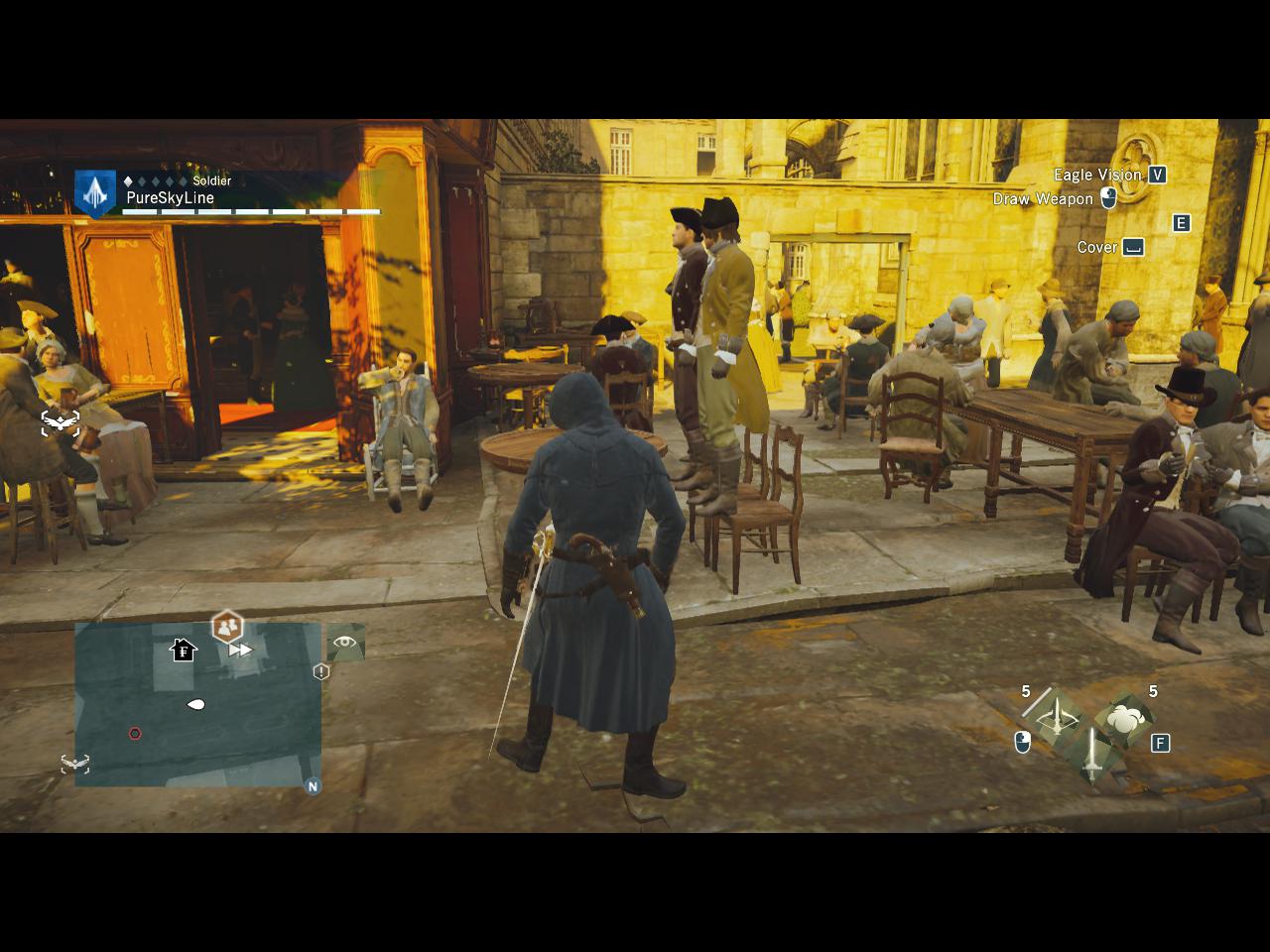Select the black house shop marker
This screenshot has width=1270, height=952.
pyautogui.click(x=184, y=650)
